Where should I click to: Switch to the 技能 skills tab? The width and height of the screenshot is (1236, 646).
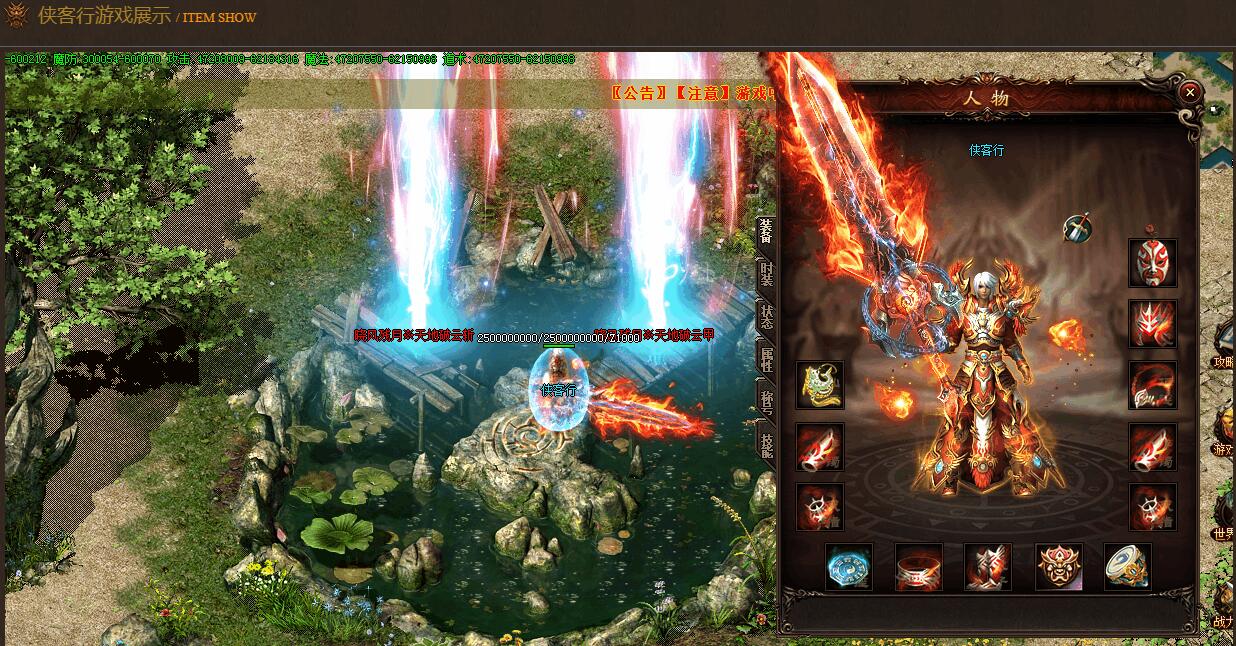(765, 446)
